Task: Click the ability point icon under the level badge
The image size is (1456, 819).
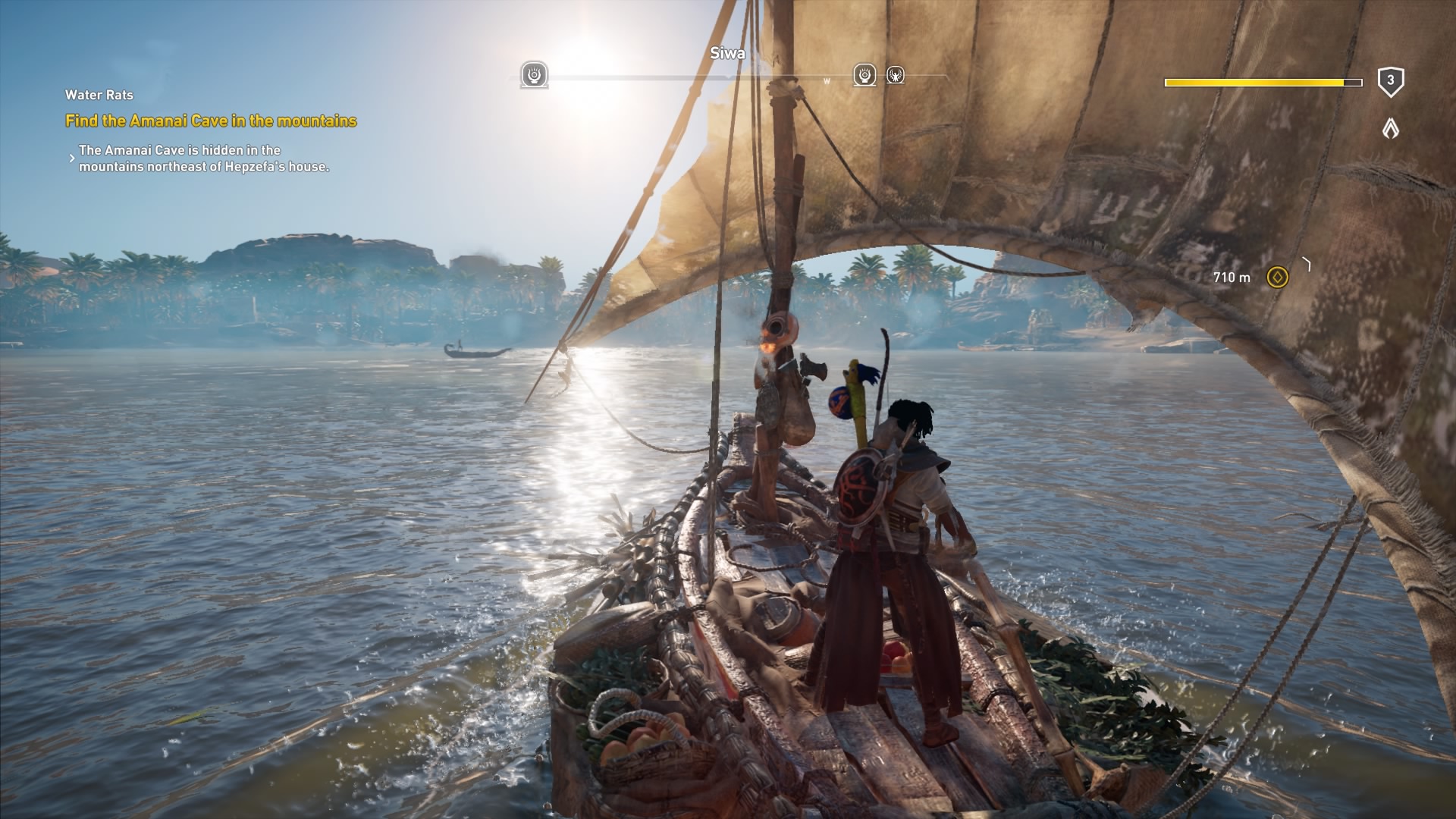Action: point(1390,129)
